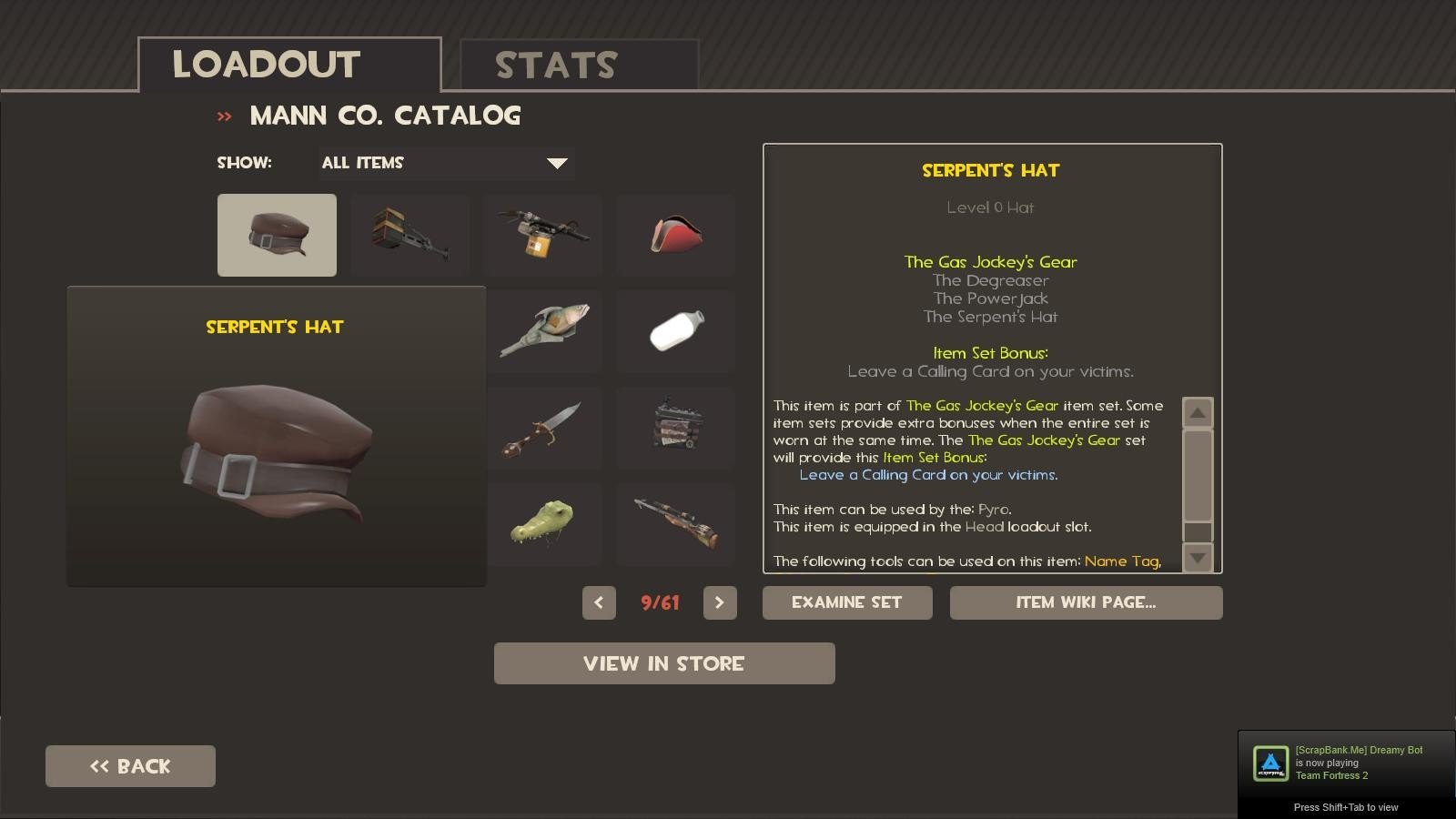Click the description panel's down scroll arrow
This screenshot has width=1456, height=819.
pyautogui.click(x=1198, y=557)
